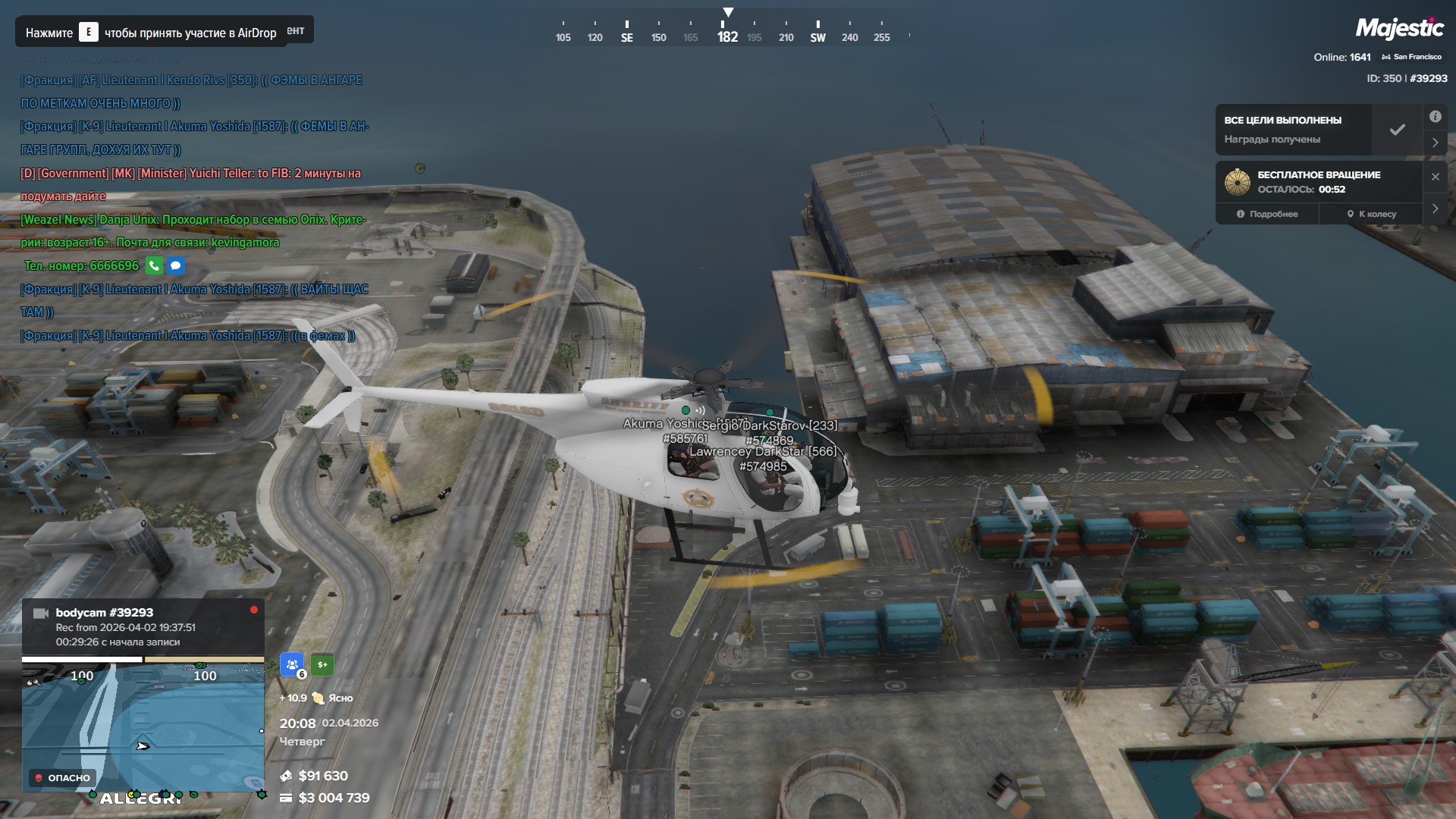Image resolution: width=1456 pixels, height=819 pixels.
Task: Choose "Подробнее" on the free spin panel
Action: point(1267,214)
